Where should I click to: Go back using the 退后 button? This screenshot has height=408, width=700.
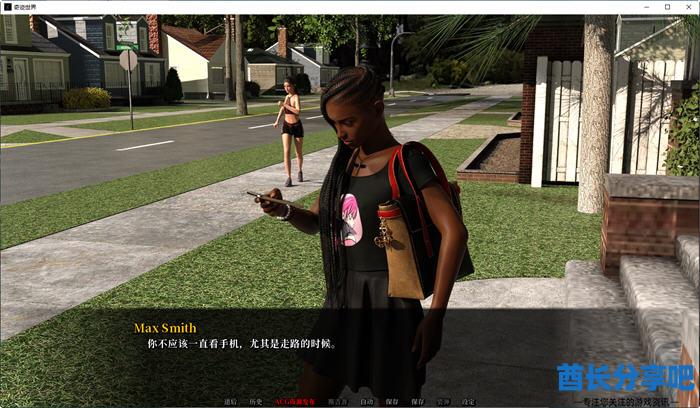coord(230,402)
